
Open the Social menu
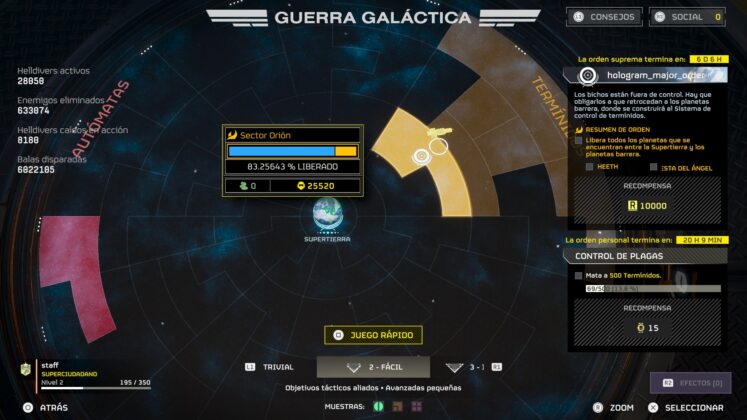687,17
